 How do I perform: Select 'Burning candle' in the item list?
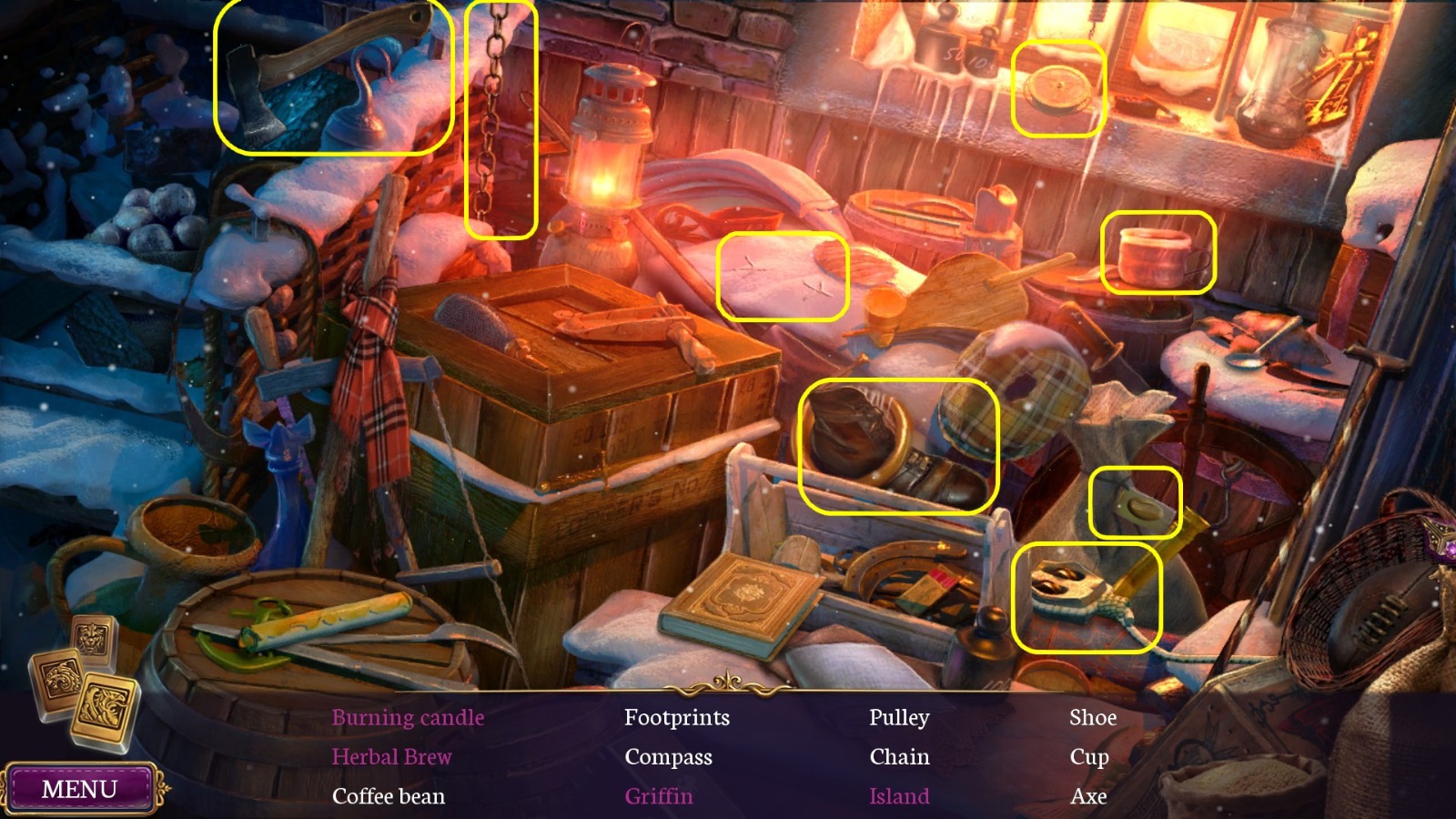[x=407, y=717]
